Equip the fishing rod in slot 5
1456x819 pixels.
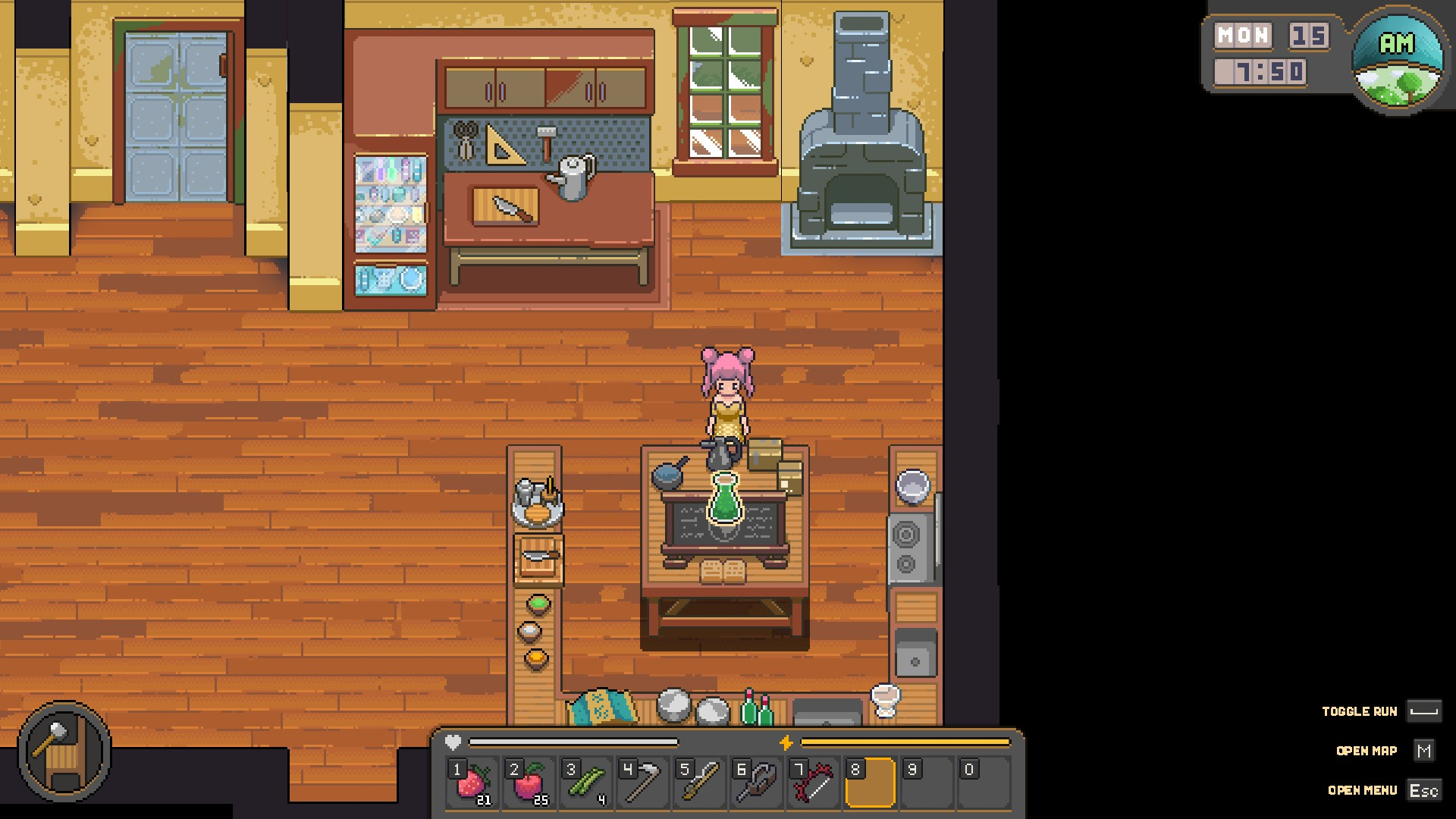click(x=700, y=783)
